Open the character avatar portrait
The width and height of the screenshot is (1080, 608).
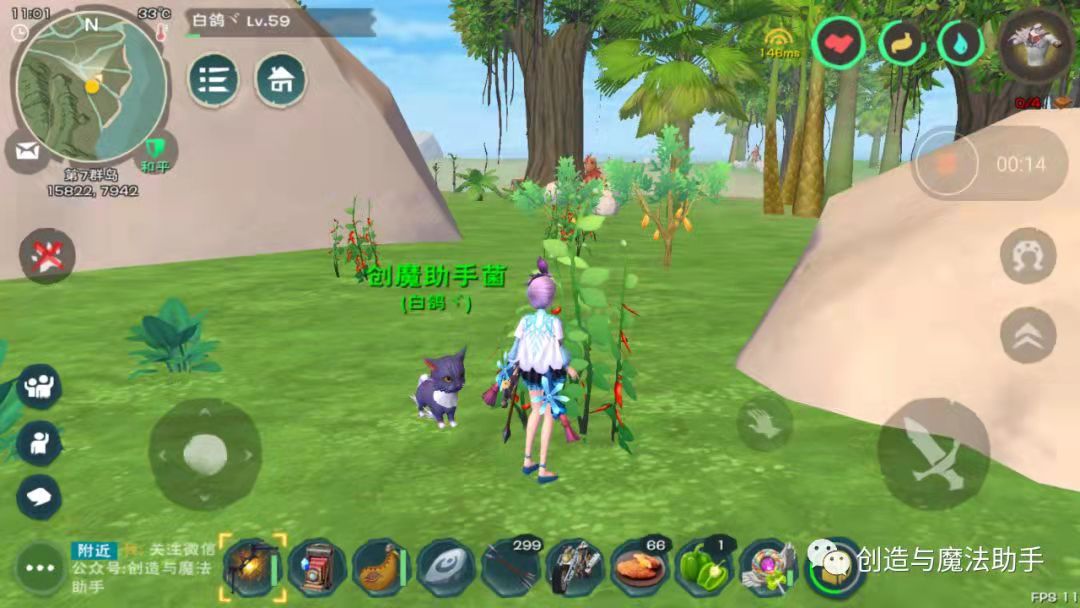click(x=1037, y=47)
